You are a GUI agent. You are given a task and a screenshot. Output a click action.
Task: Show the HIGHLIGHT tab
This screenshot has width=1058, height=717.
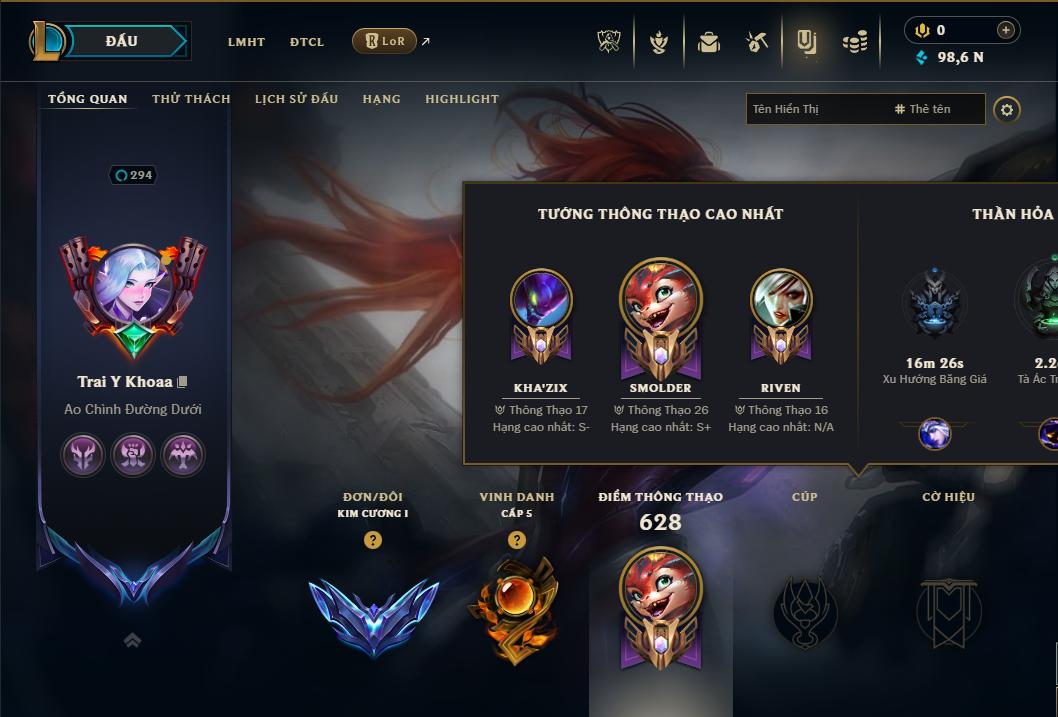461,99
